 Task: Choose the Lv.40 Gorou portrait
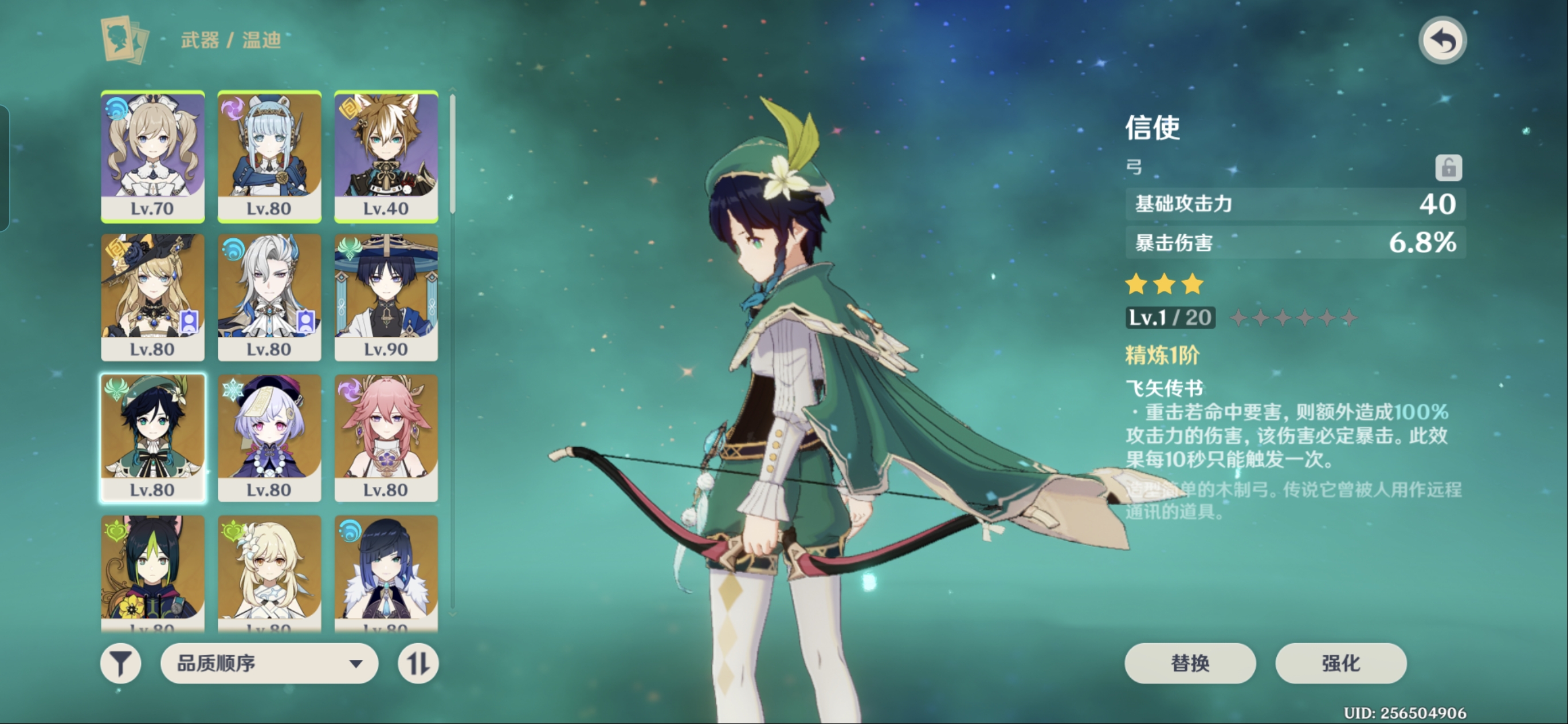[x=386, y=156]
